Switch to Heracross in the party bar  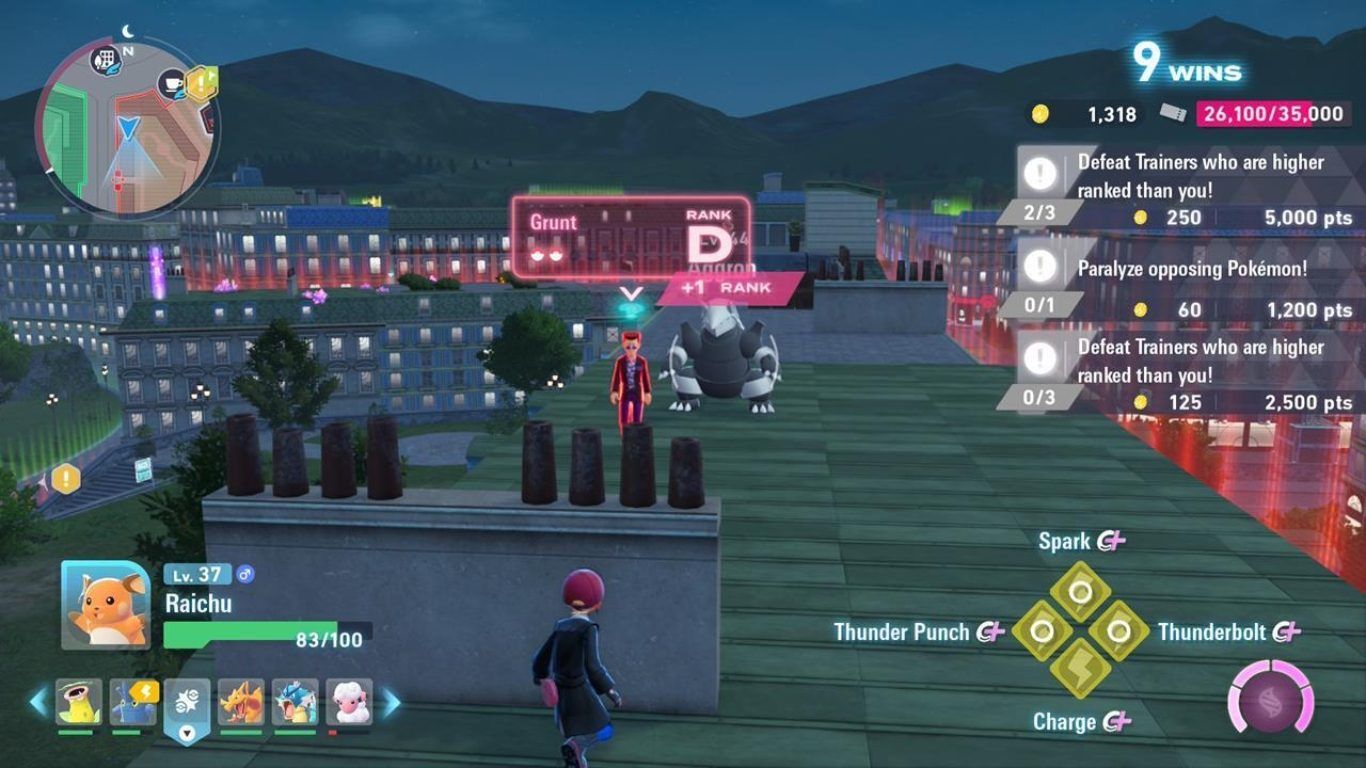pos(132,702)
